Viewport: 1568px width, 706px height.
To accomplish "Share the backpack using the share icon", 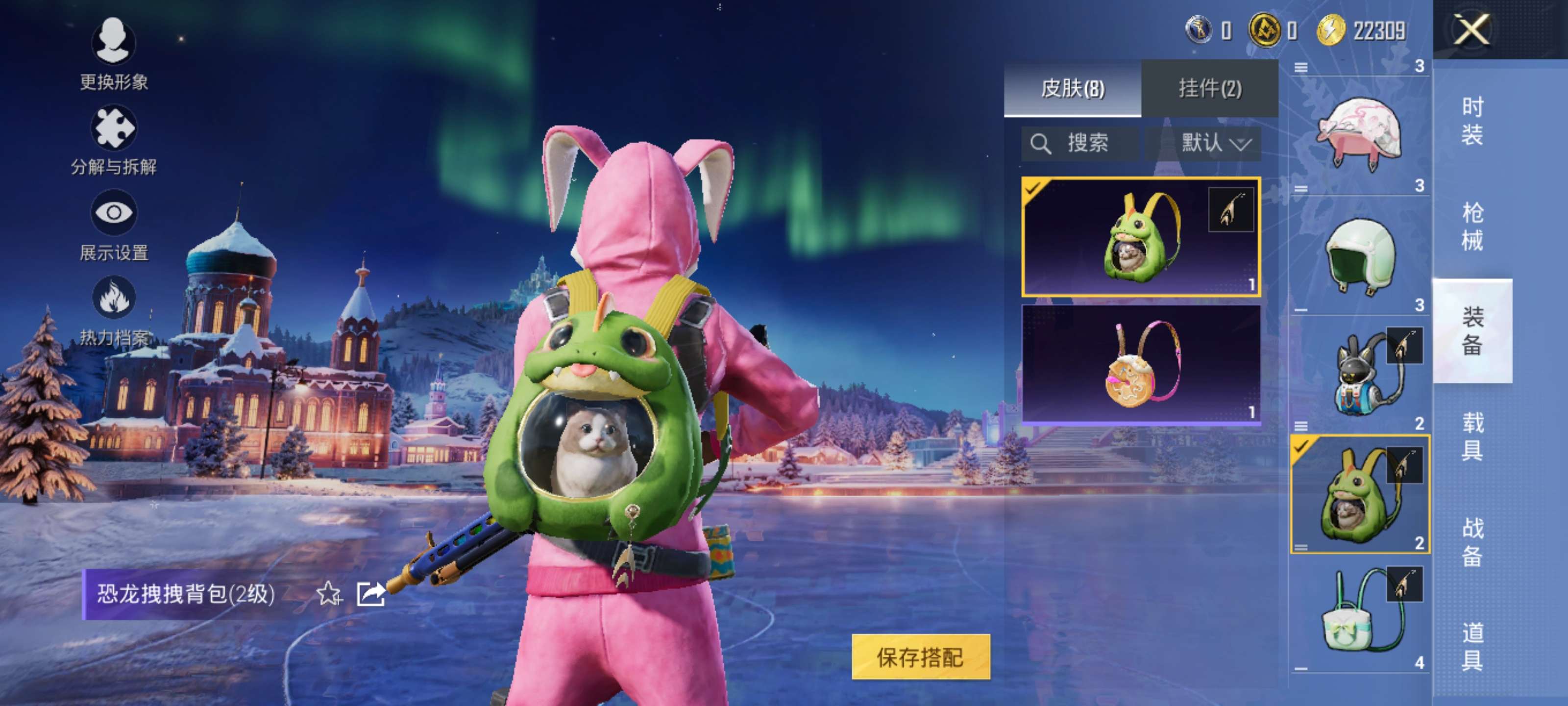I will 371,593.
